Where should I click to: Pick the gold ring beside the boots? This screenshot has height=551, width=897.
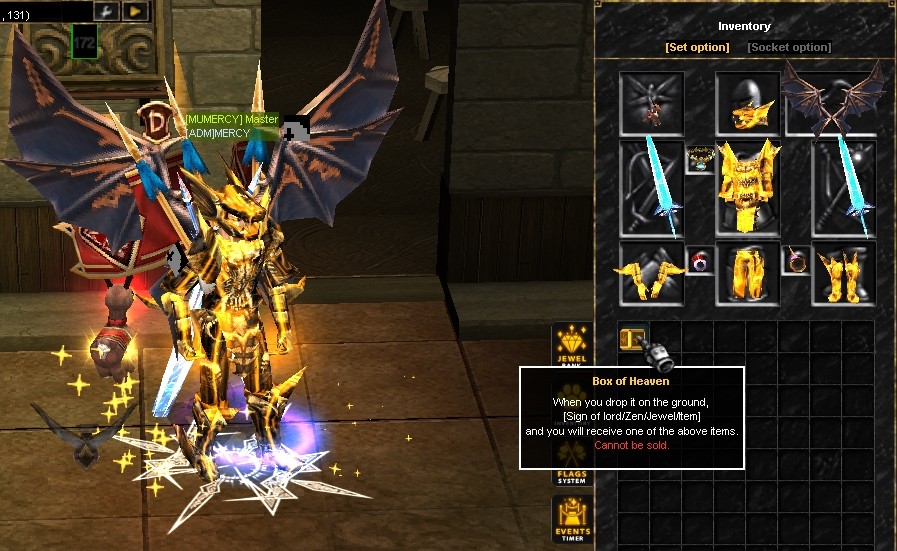pyautogui.click(x=796, y=261)
